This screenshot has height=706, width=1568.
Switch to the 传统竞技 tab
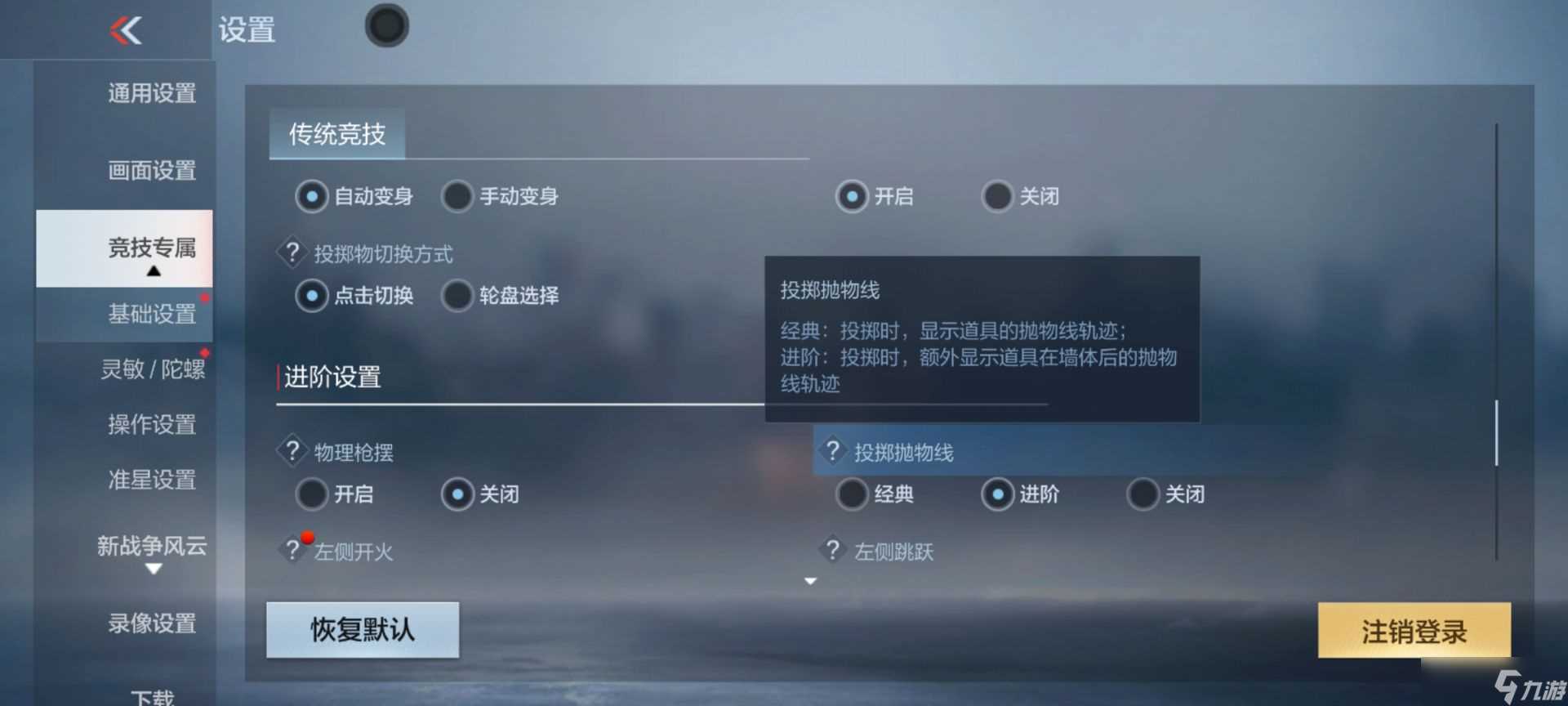338,135
